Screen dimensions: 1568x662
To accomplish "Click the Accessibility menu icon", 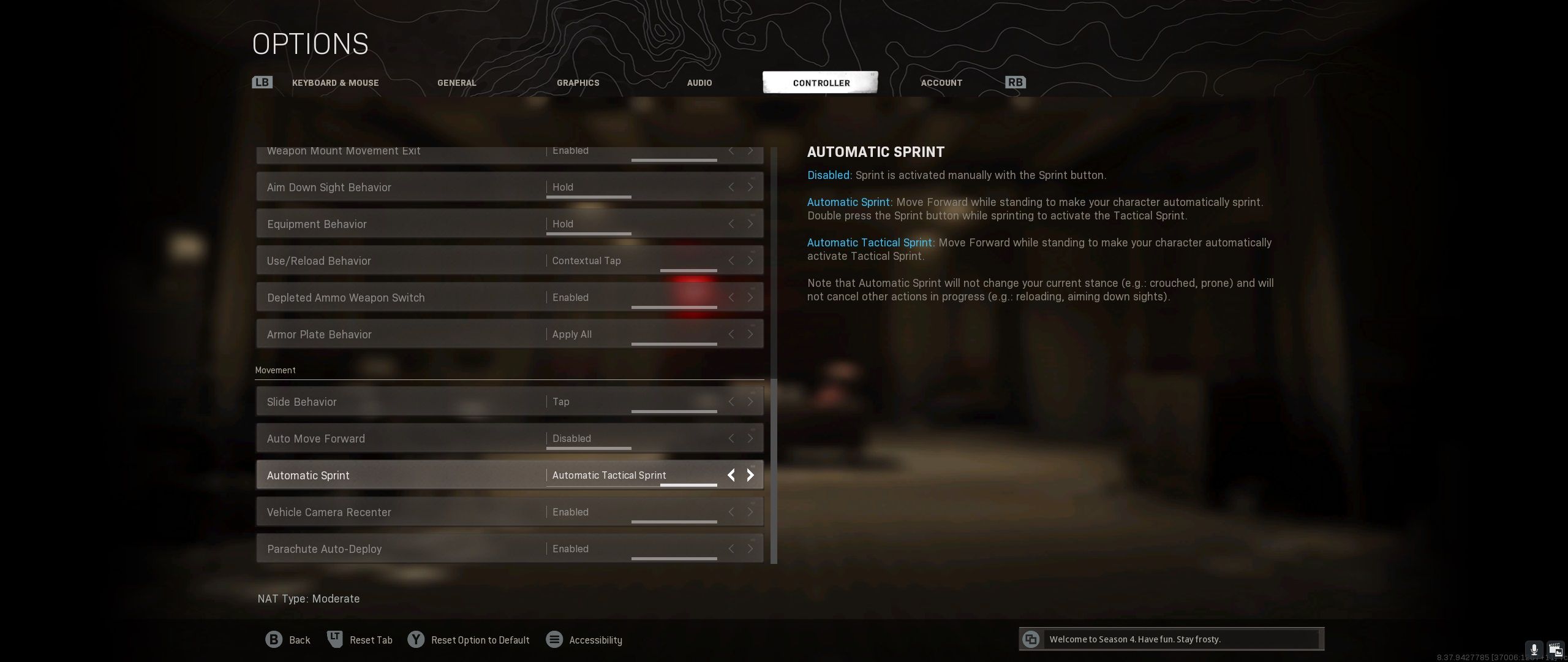I will pyautogui.click(x=555, y=639).
